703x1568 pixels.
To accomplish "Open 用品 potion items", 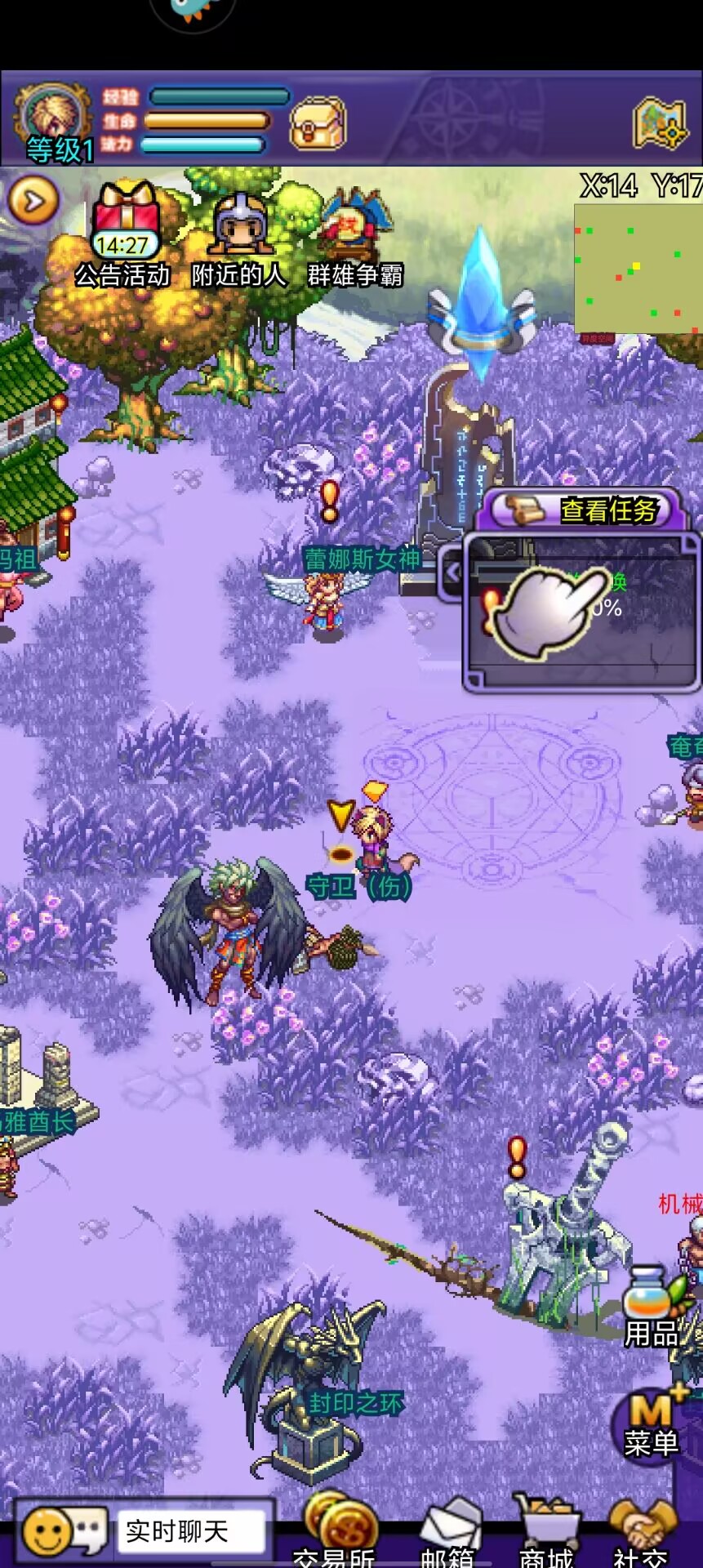I will [x=653, y=1307].
